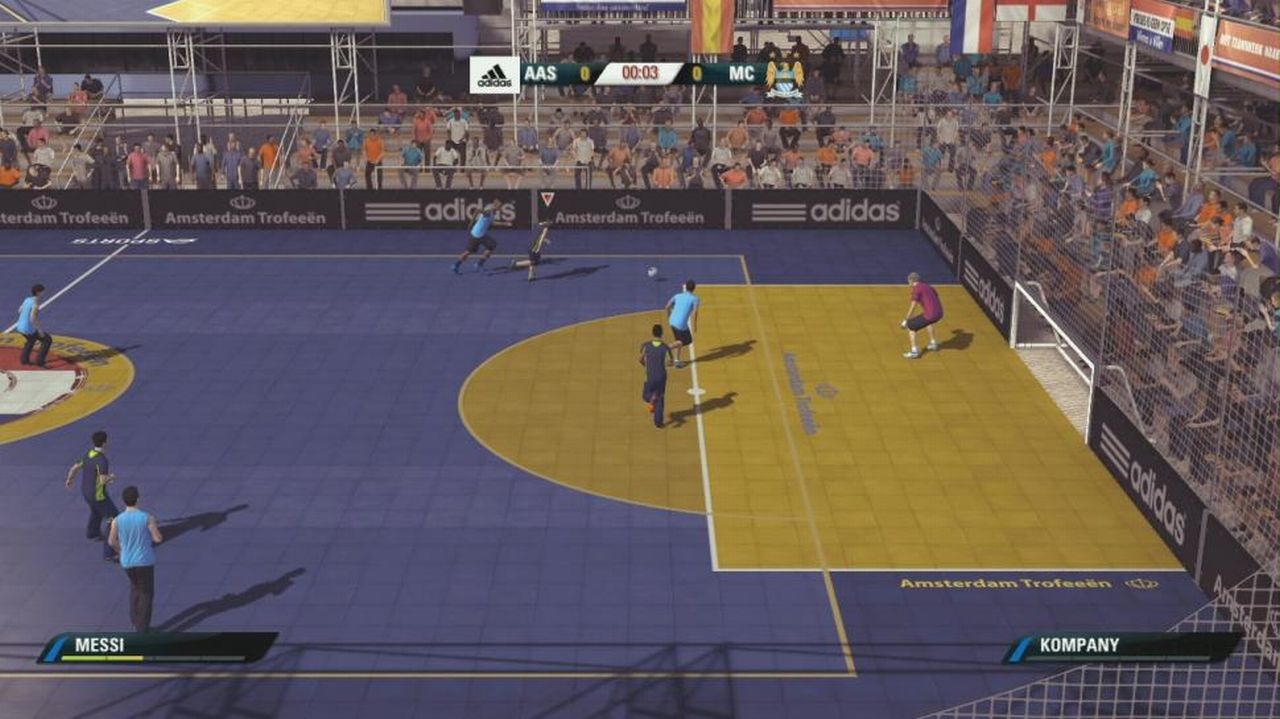Select the KOMPANY player name plate
The height and width of the screenshot is (719, 1280).
1122,646
